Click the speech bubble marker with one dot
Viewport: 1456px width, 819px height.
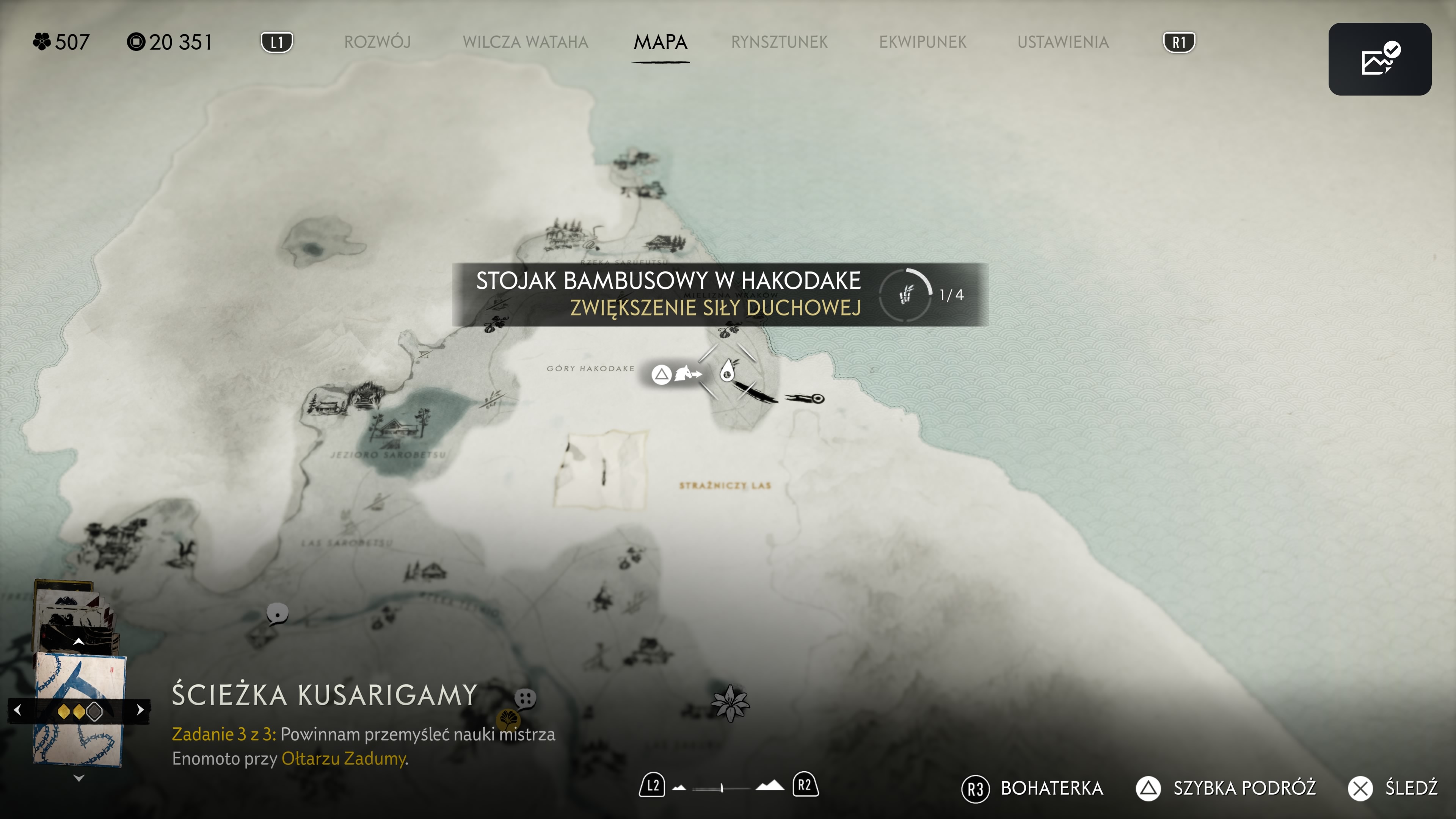[x=277, y=614]
